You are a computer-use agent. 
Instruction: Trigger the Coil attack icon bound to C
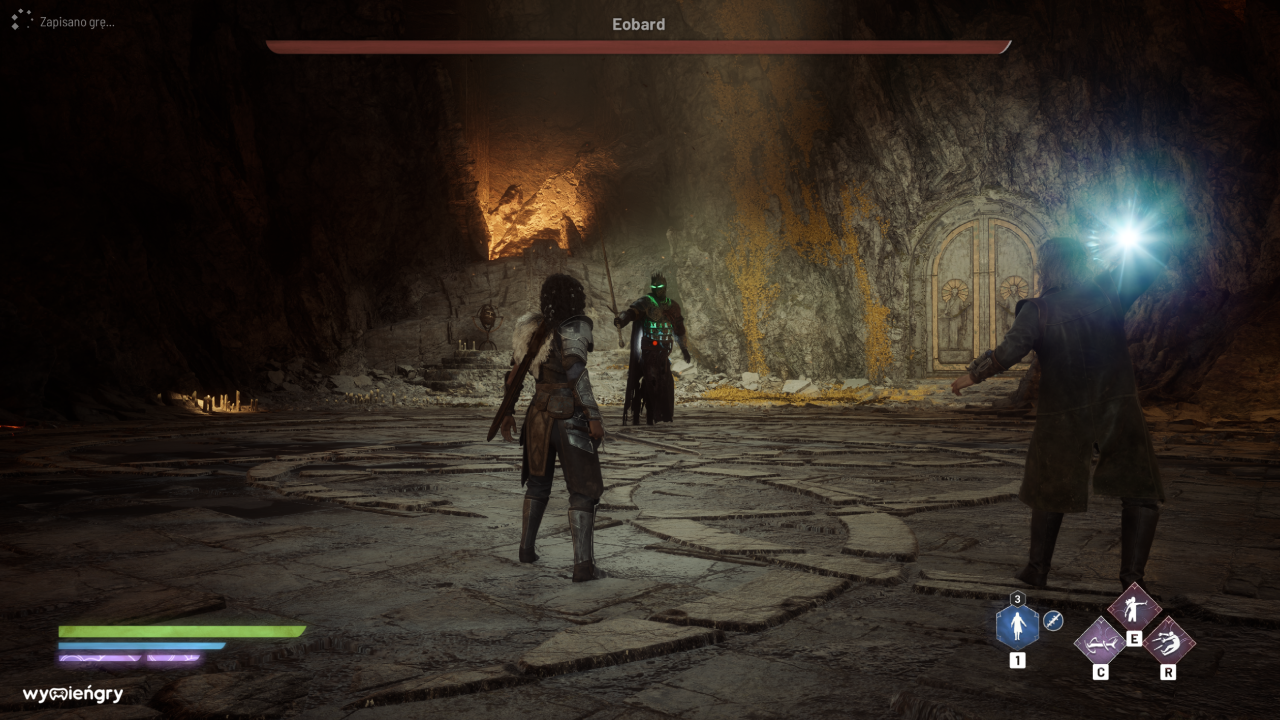[1100, 644]
